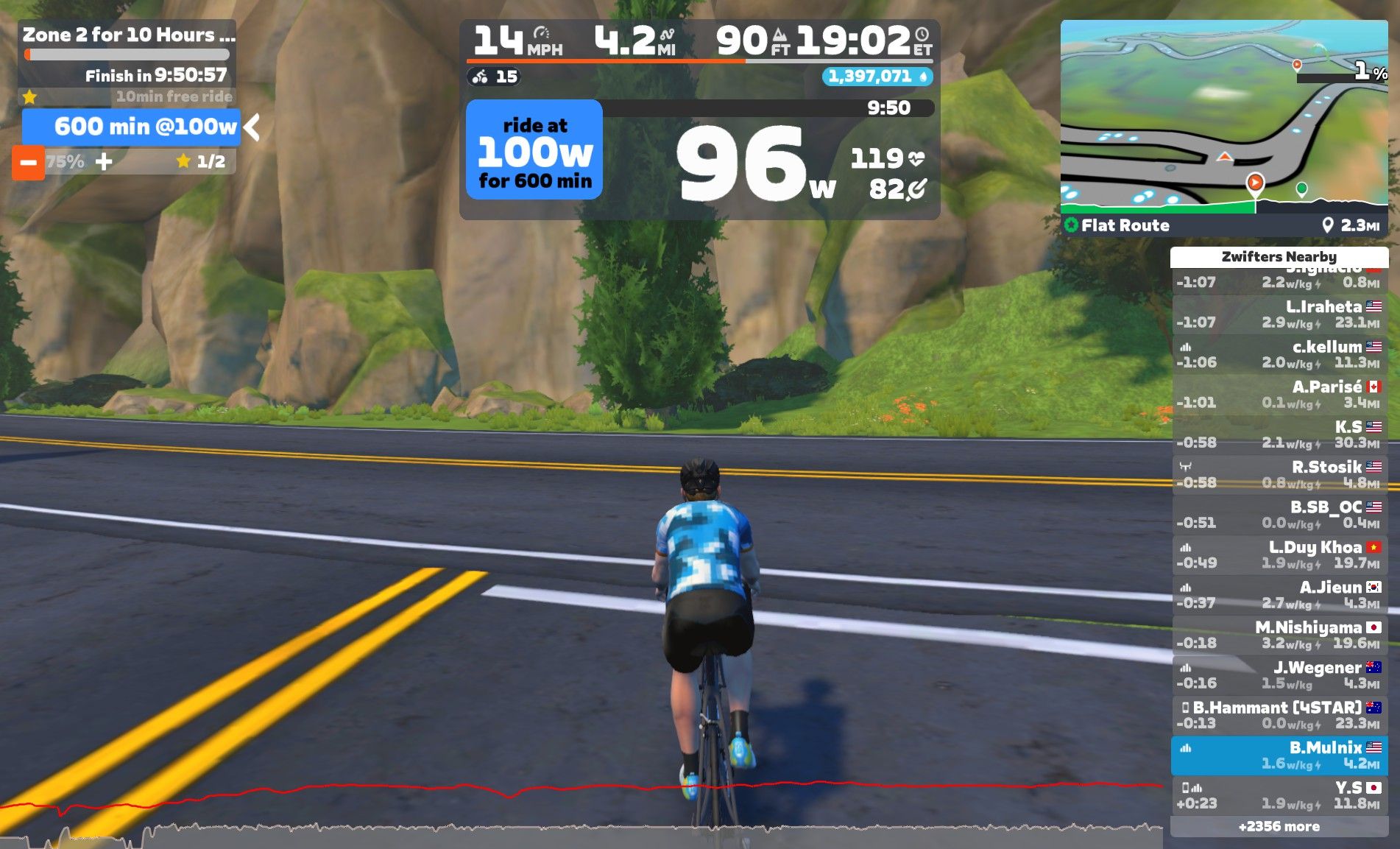
Task: Select A.Jieun from the rider list
Action: (x=1279, y=595)
